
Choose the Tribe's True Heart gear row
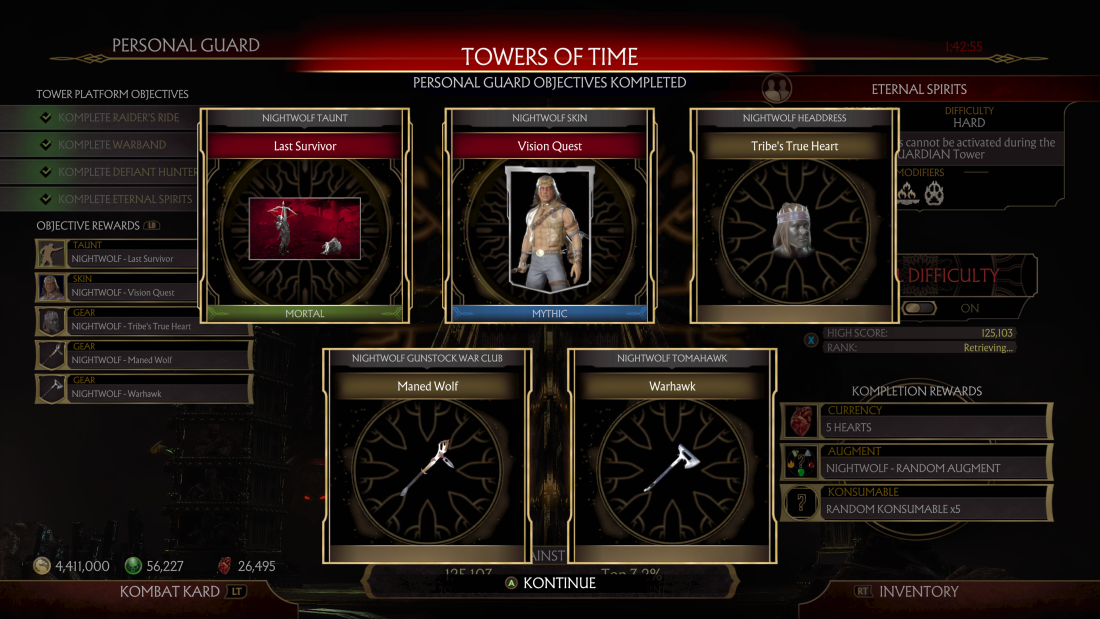pyautogui.click(x=144, y=322)
